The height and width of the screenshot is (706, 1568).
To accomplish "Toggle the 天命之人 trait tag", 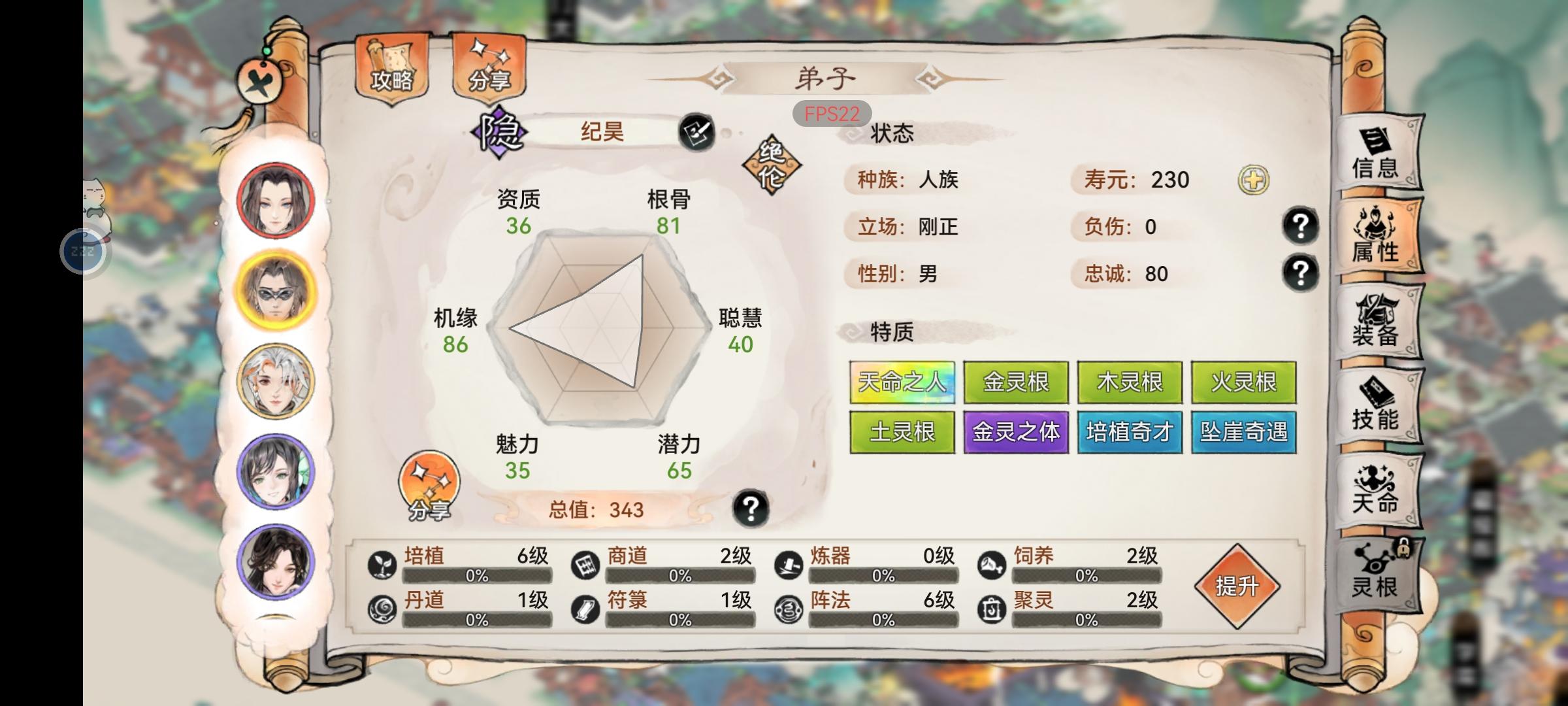I will (x=902, y=382).
